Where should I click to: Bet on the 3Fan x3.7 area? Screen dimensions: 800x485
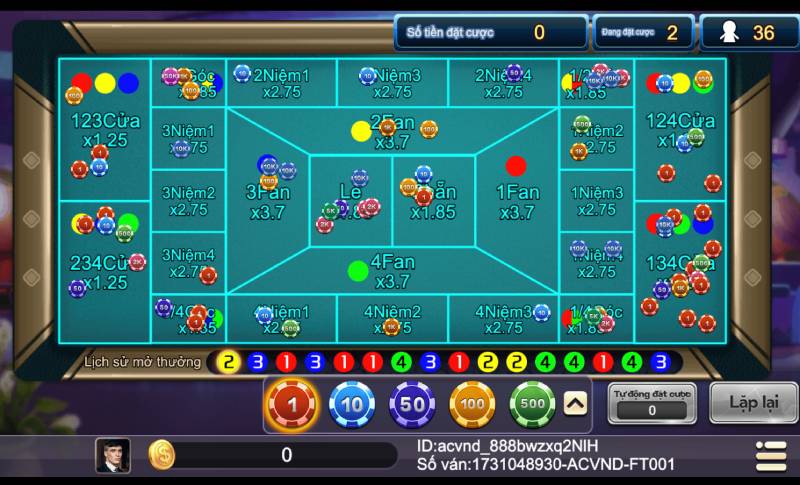tap(268, 201)
